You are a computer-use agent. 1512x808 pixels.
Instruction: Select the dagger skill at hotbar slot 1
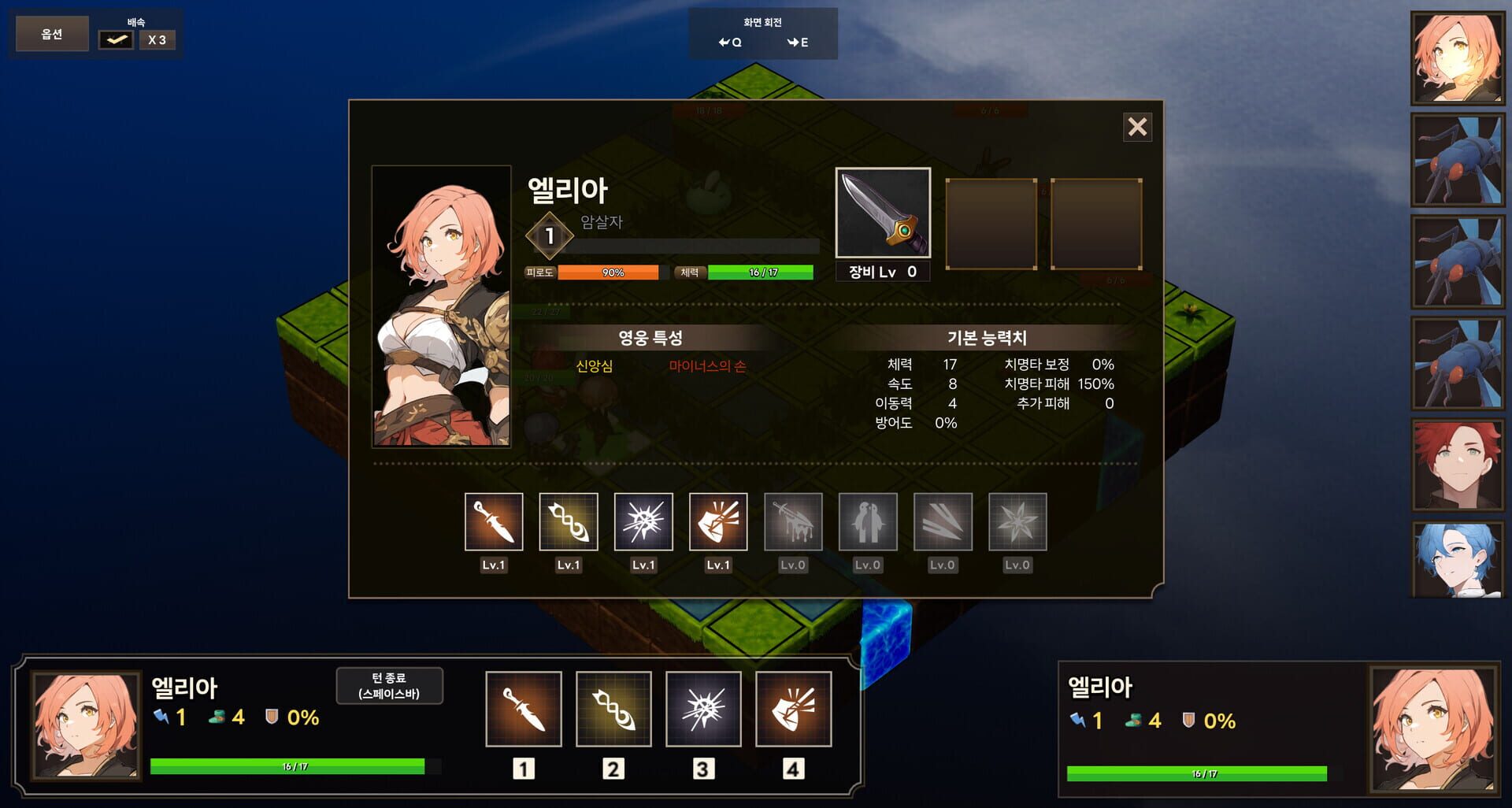click(523, 708)
